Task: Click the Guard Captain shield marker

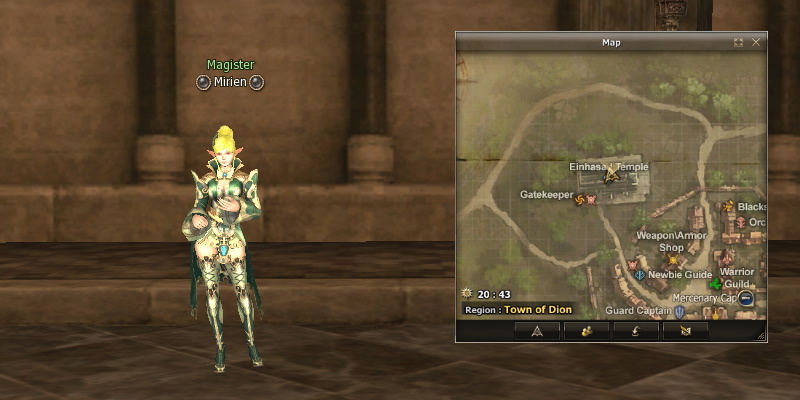Action: (680, 312)
